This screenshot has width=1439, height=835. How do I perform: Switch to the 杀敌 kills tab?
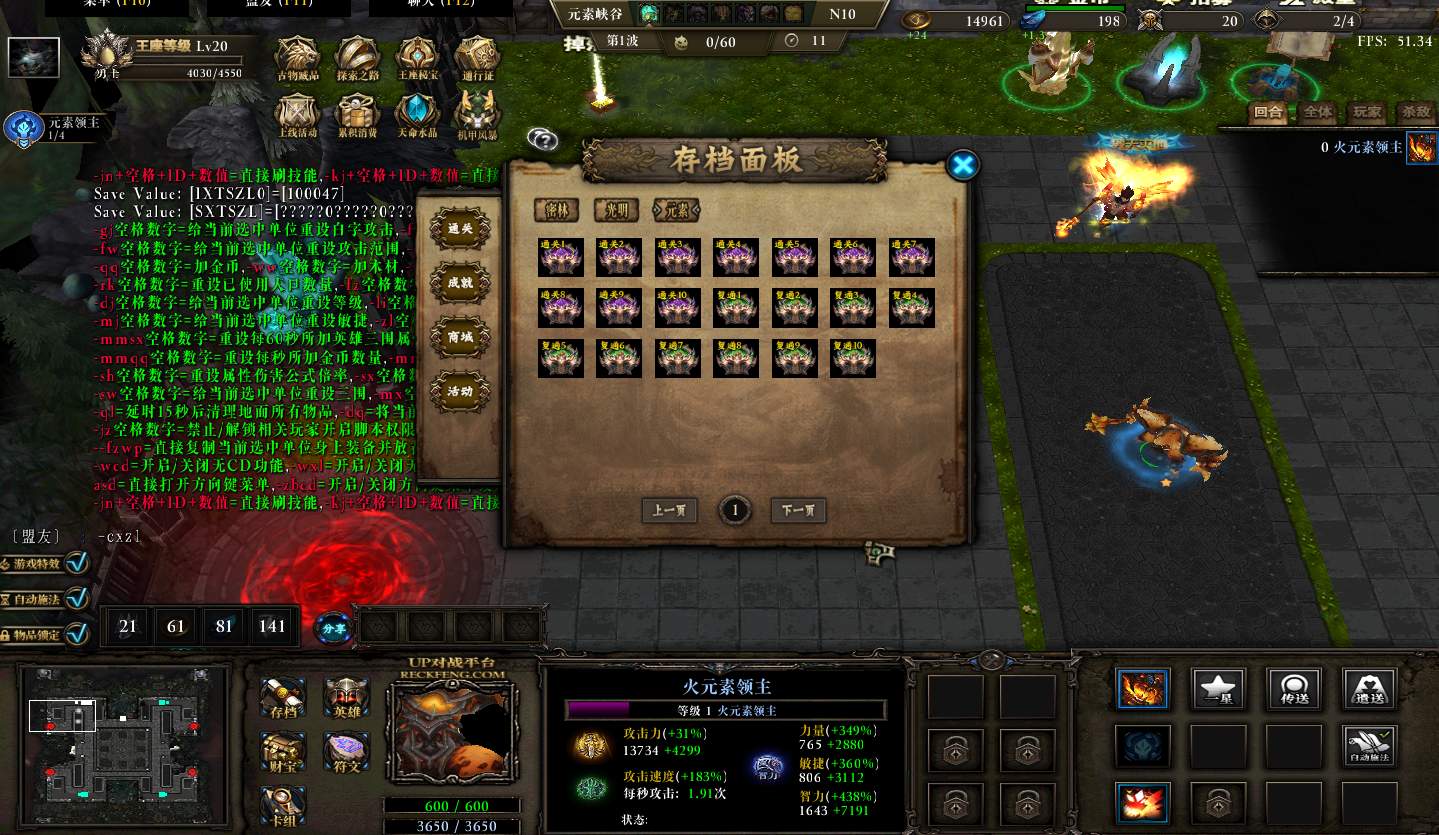pyautogui.click(x=1415, y=112)
